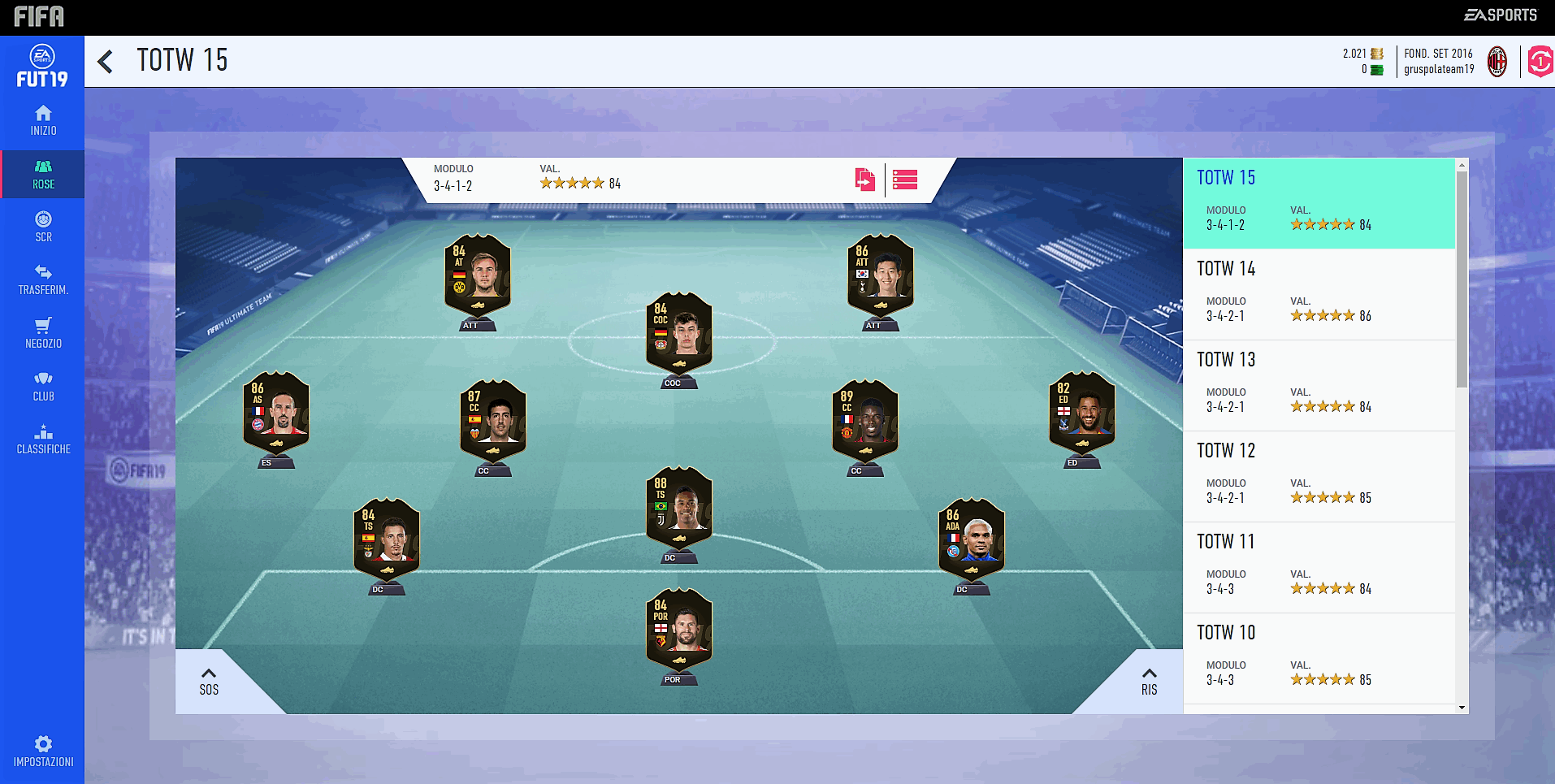Open Impostazioni settings
The height and width of the screenshot is (784, 1555).
click(43, 751)
